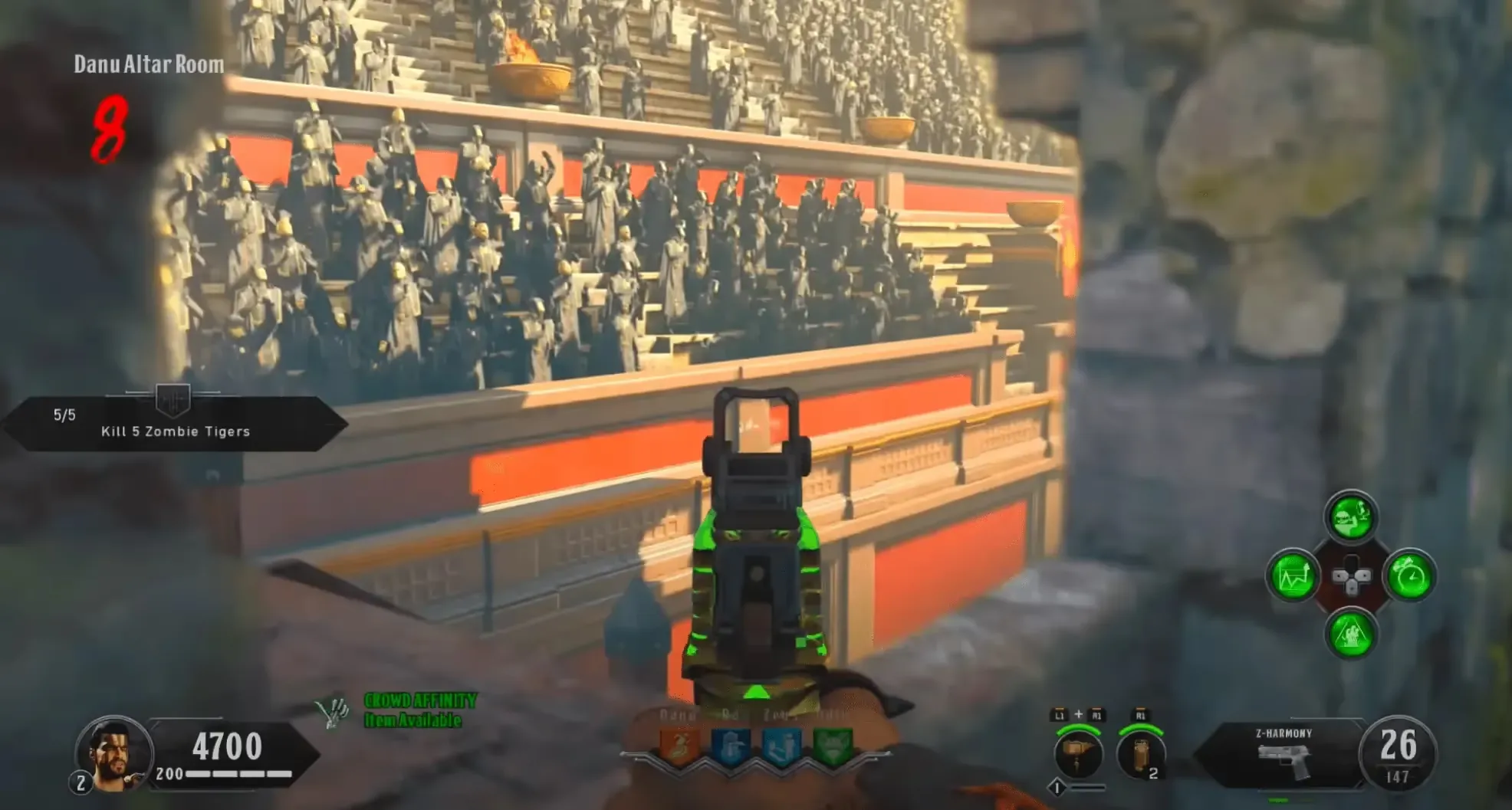Select the grenade equipment icon

click(1141, 753)
